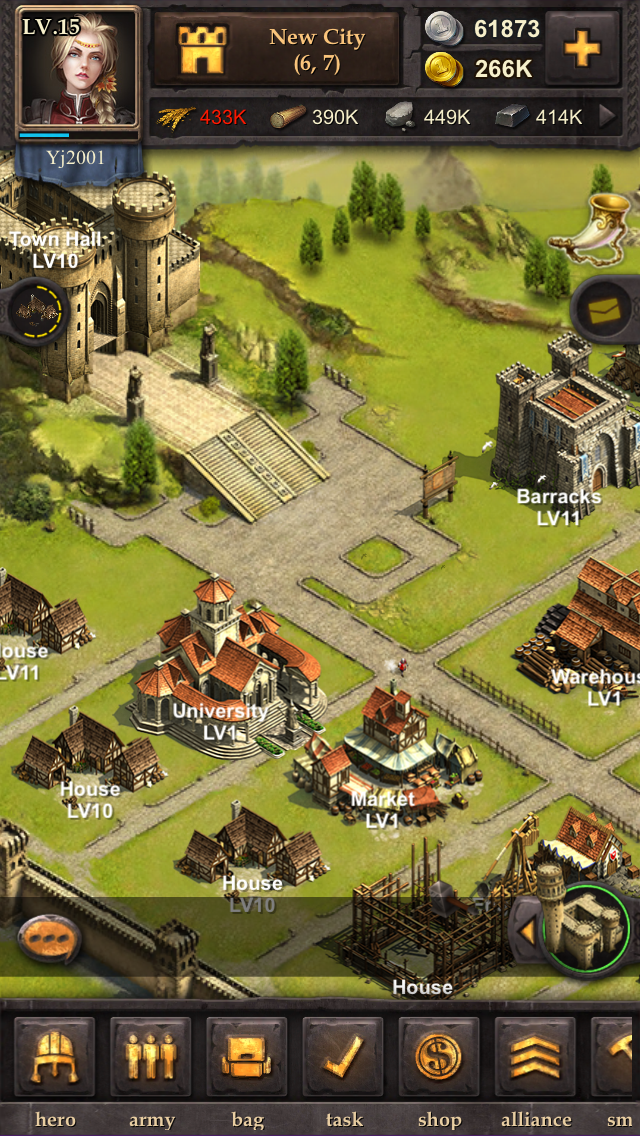Click the round dashed-ring icon beside Town Hall

(35, 311)
